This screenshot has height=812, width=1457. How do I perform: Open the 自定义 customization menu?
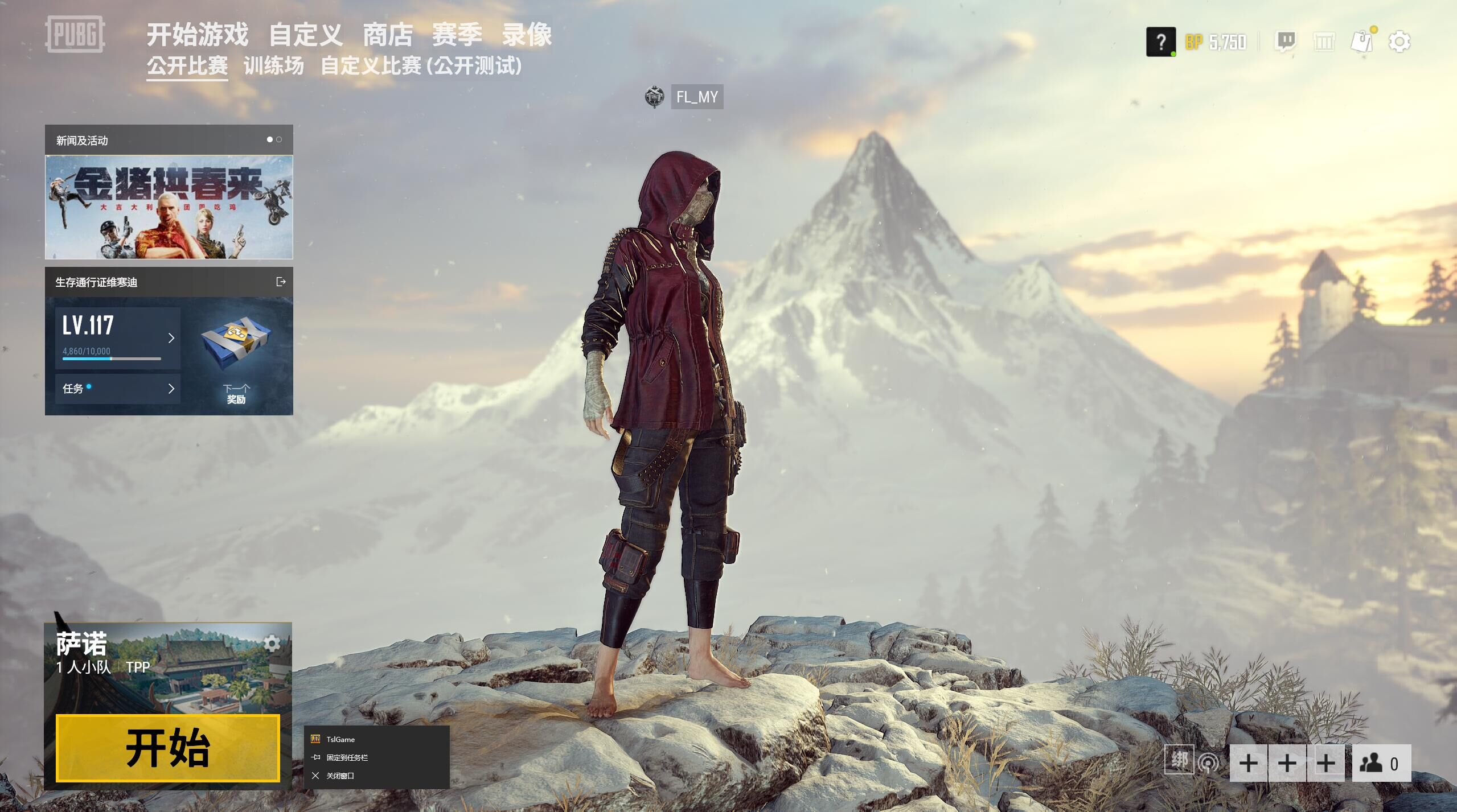click(x=306, y=35)
